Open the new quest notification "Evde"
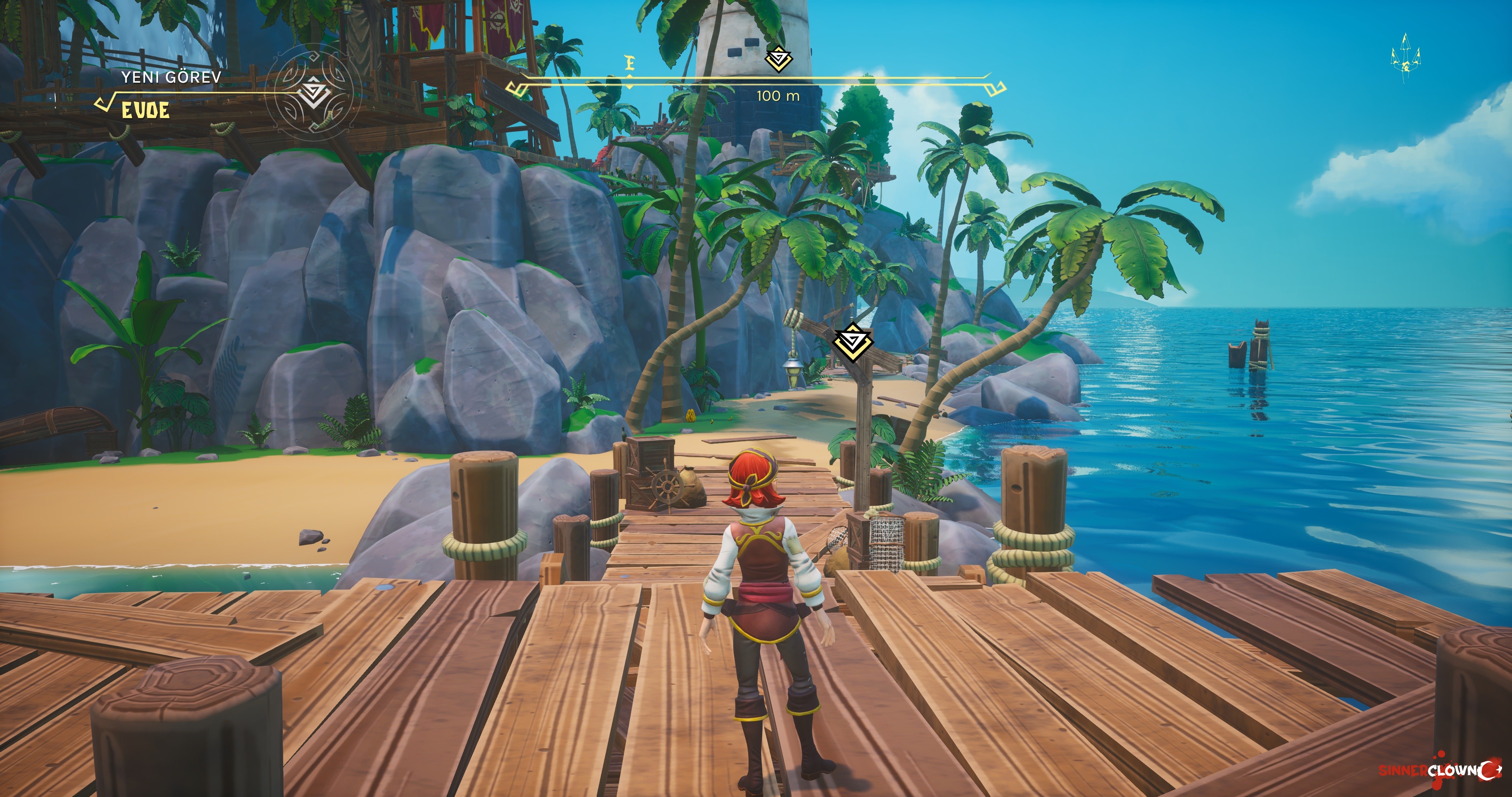 click(x=145, y=110)
